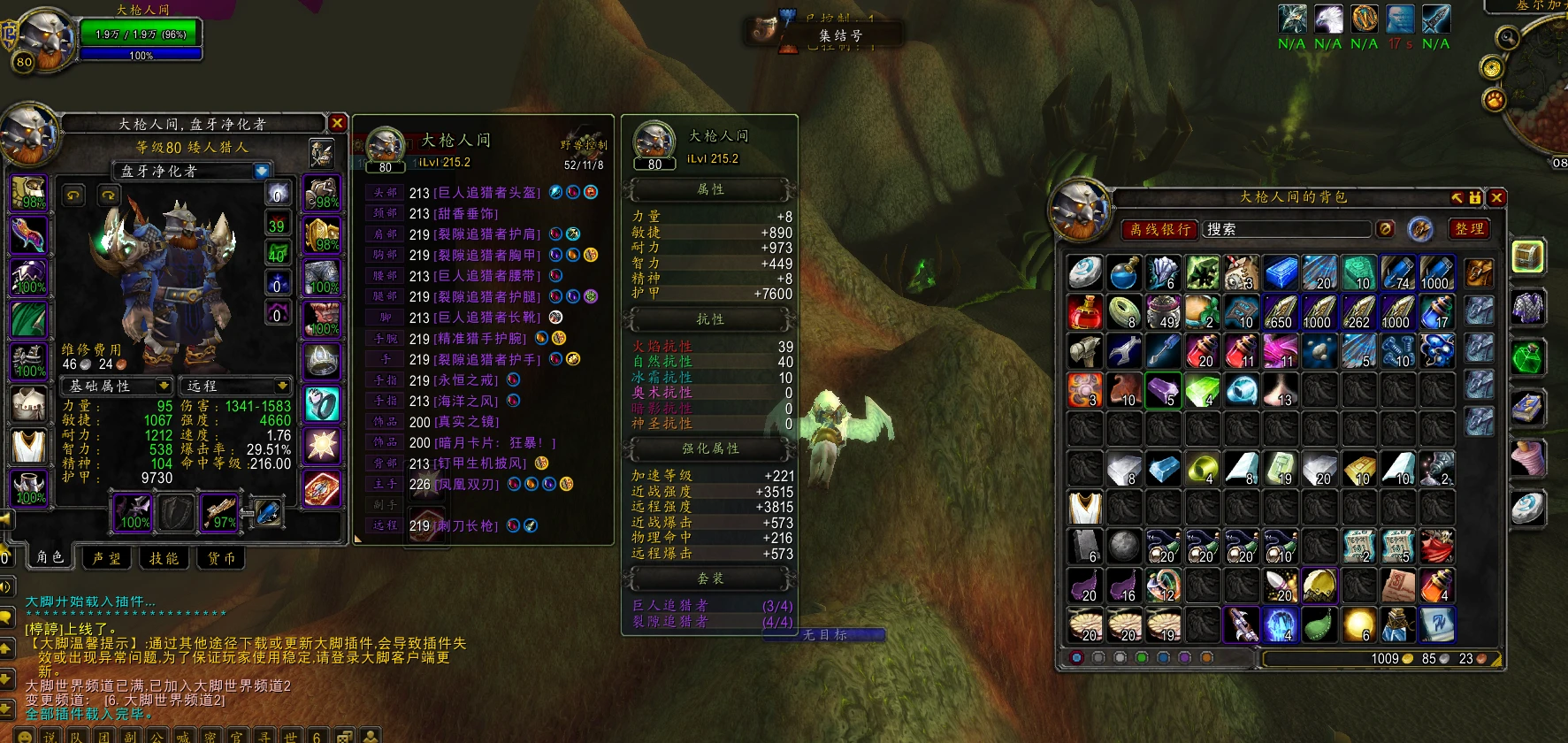Open the 离线银行 offline bank
Image resolution: width=1568 pixels, height=743 pixels.
[1159, 229]
